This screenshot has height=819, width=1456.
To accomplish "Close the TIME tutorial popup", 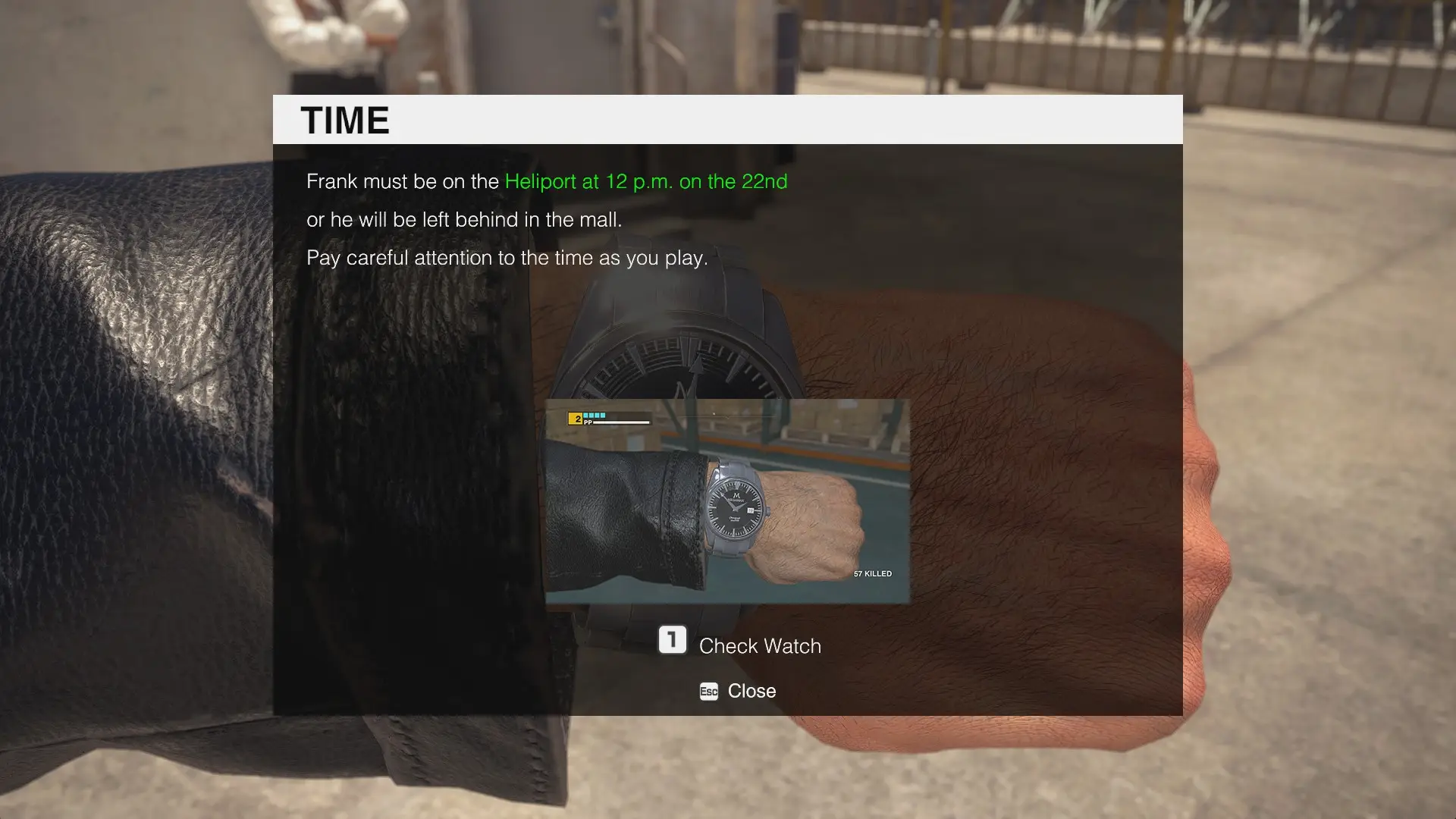I will coord(737,691).
